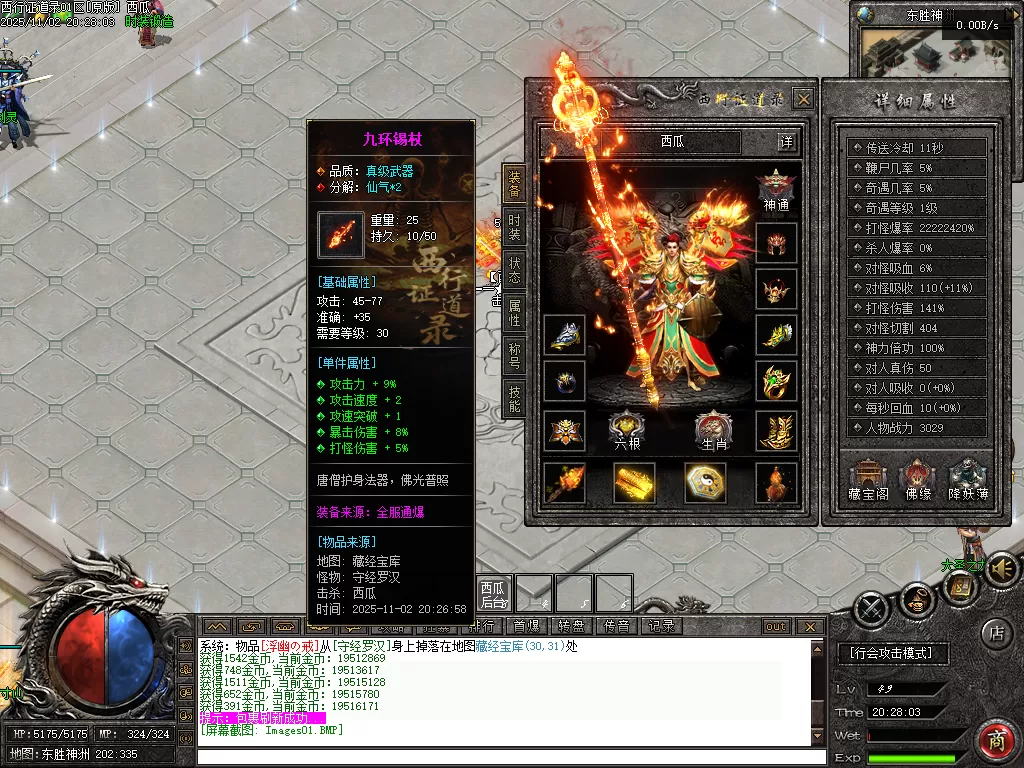Select the equipped green gem ring slot
1024x768 pixels.
776,382
